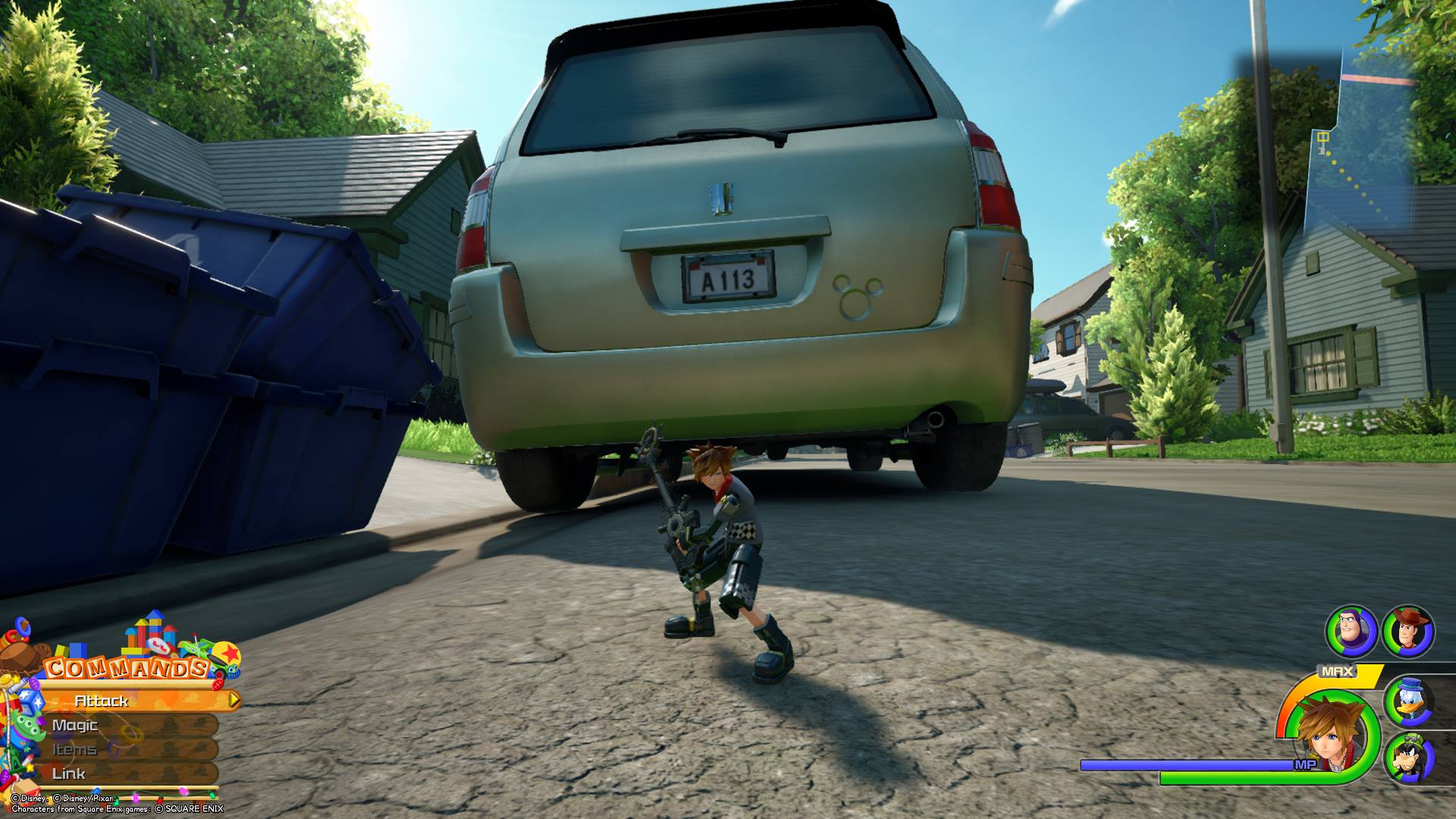
Task: Select Donald Duck's party portrait
Action: 1410,702
